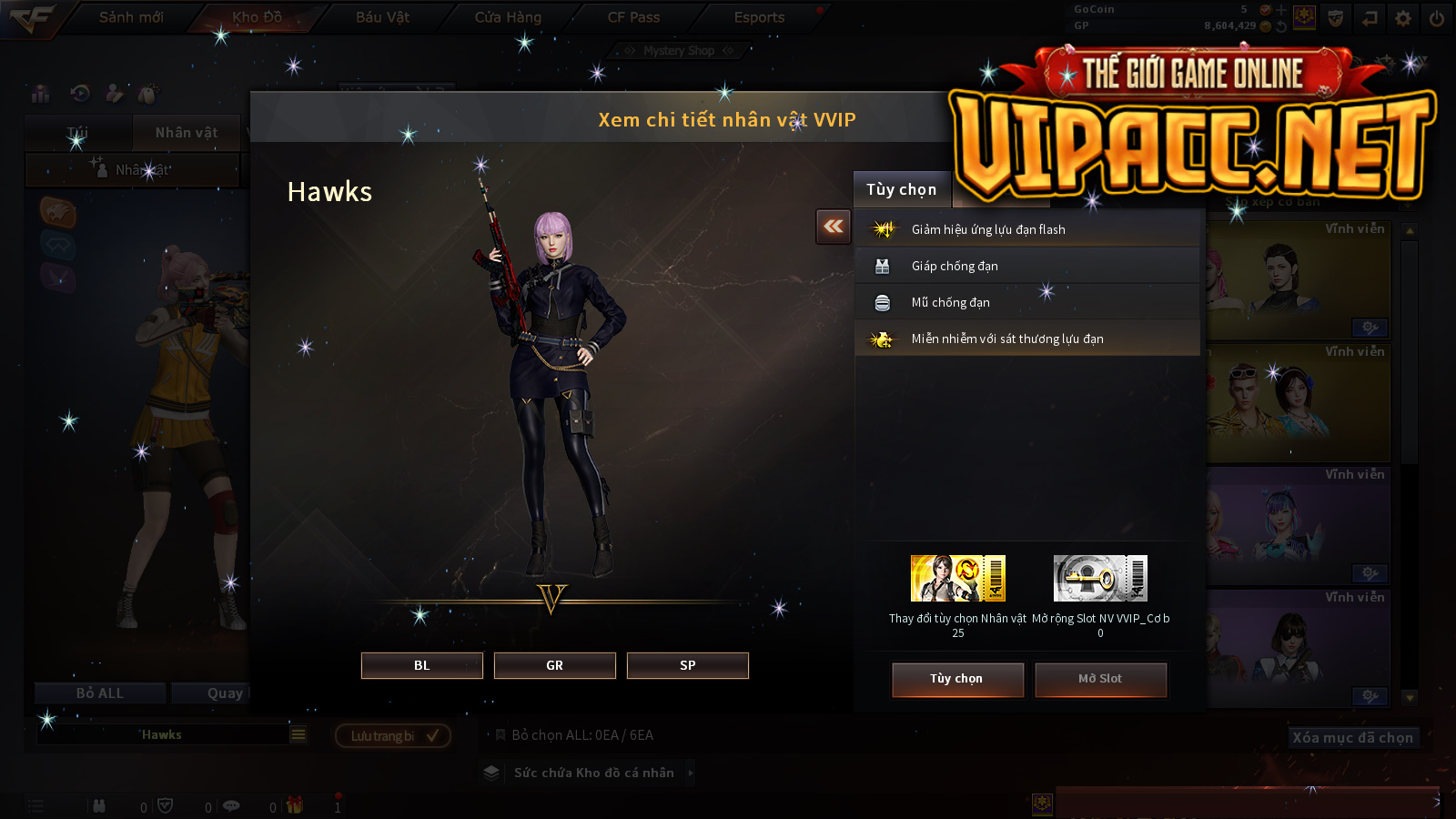Click the Mở Slot button
1456x819 pixels.
pos(1100,679)
